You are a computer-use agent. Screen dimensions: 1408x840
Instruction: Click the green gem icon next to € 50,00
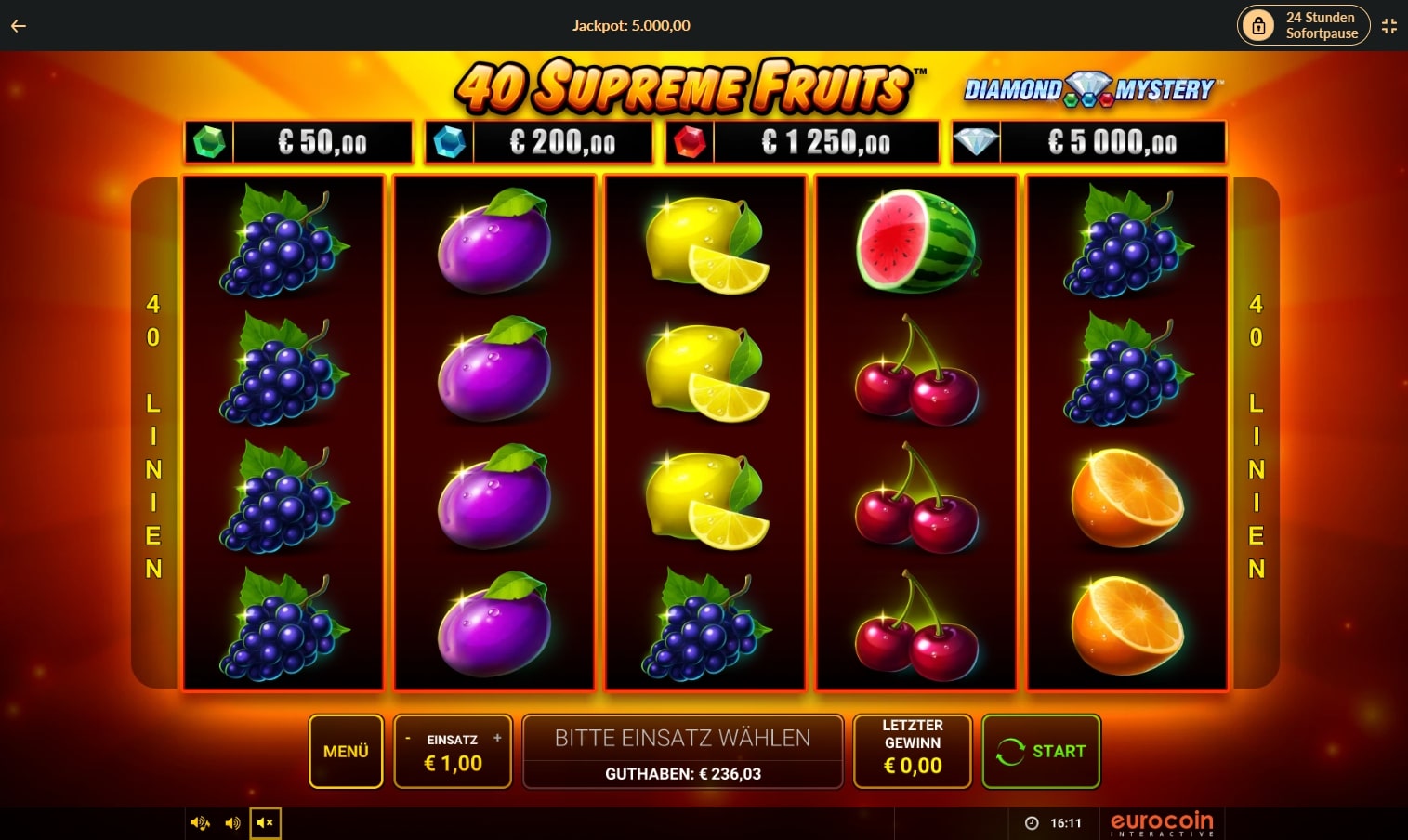coord(211,141)
